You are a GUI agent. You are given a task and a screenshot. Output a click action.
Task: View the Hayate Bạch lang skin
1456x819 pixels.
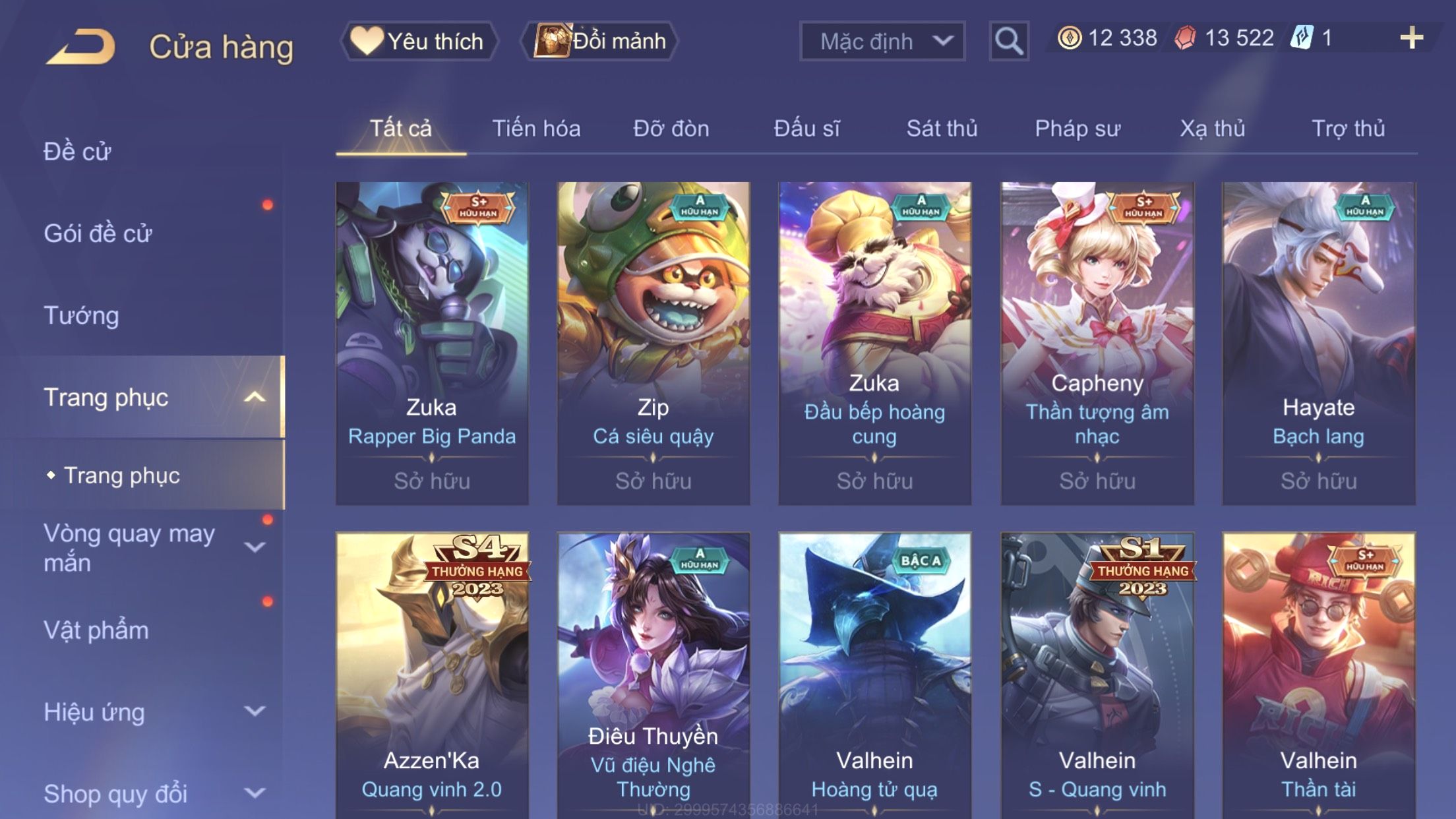[x=1318, y=343]
